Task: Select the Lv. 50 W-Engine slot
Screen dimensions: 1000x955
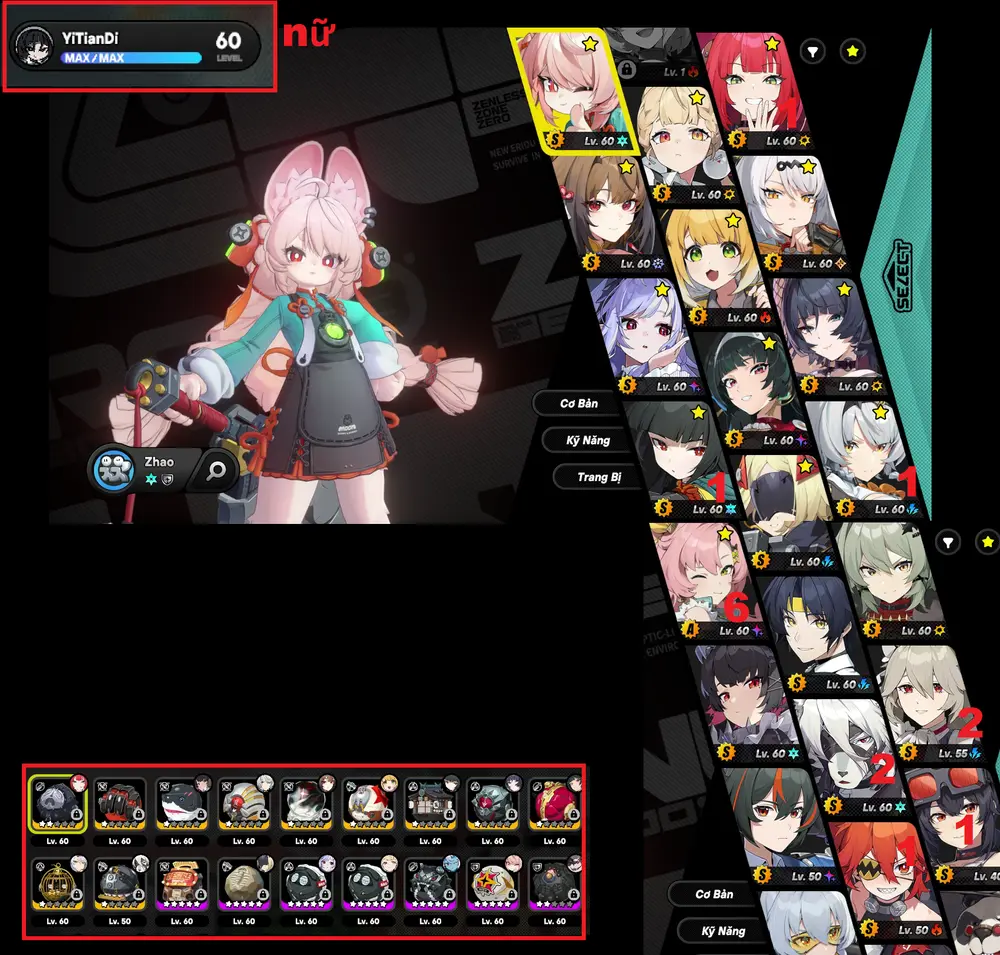Action: tap(119, 888)
